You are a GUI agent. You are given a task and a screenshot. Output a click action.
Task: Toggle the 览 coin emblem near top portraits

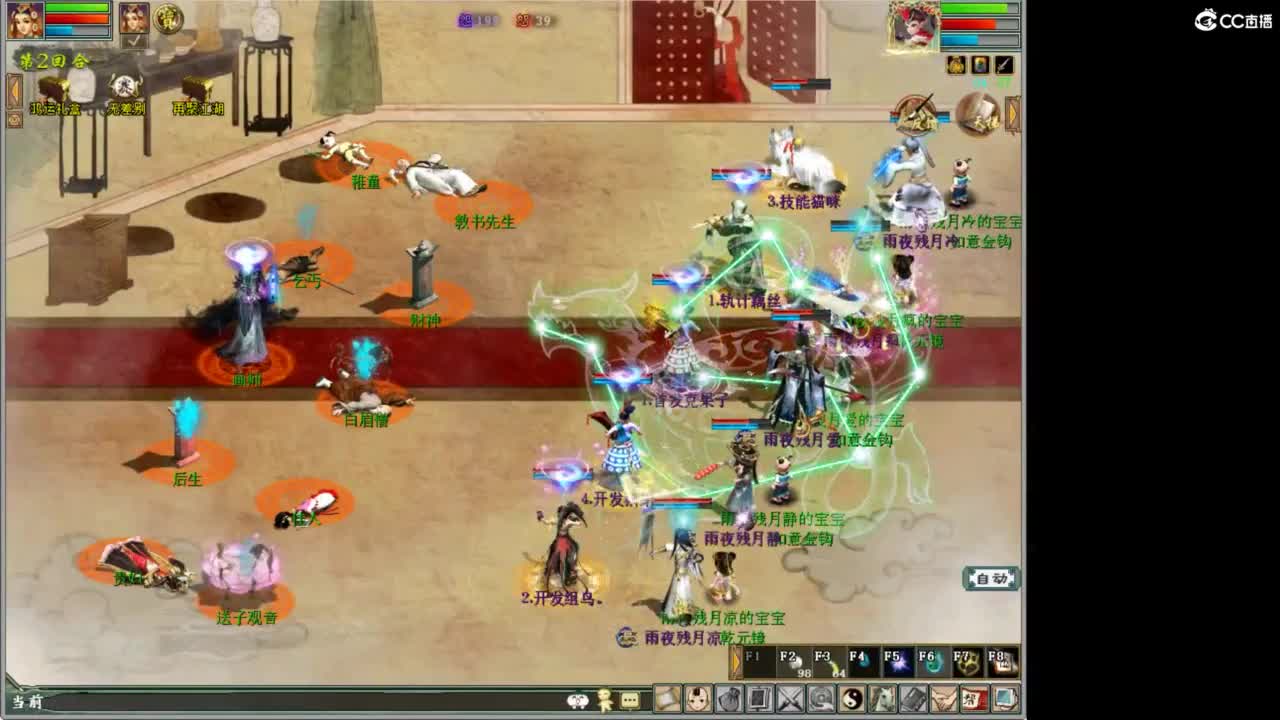pyautogui.click(x=166, y=20)
